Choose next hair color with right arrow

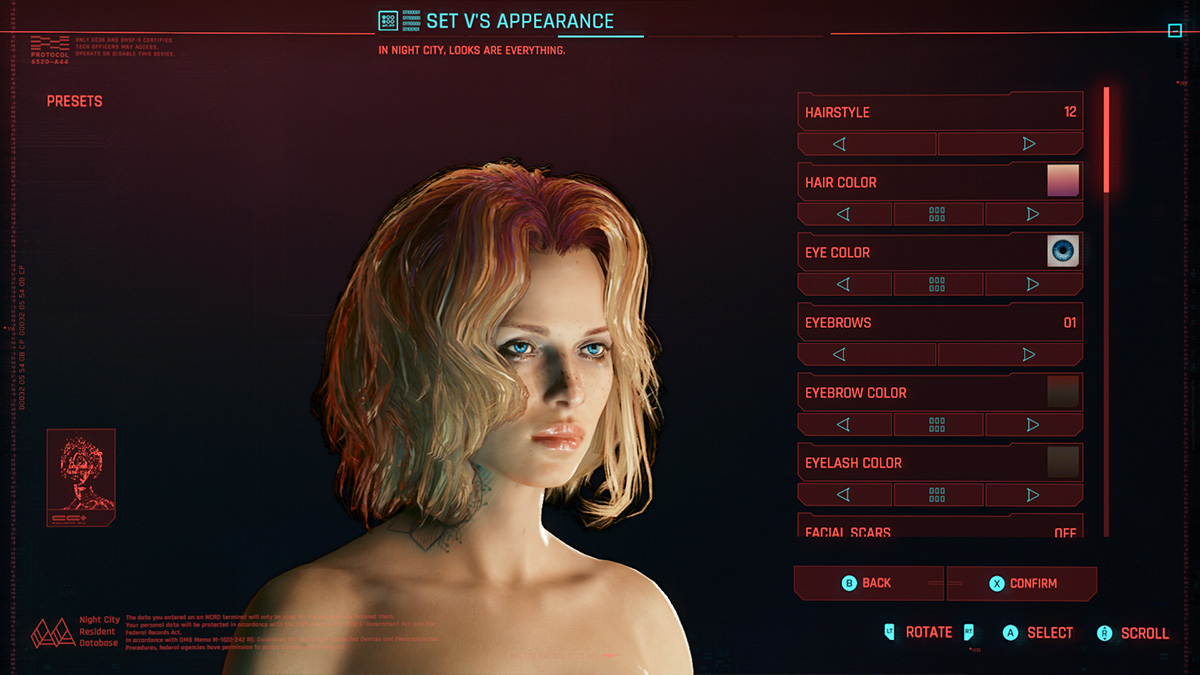(x=1033, y=214)
